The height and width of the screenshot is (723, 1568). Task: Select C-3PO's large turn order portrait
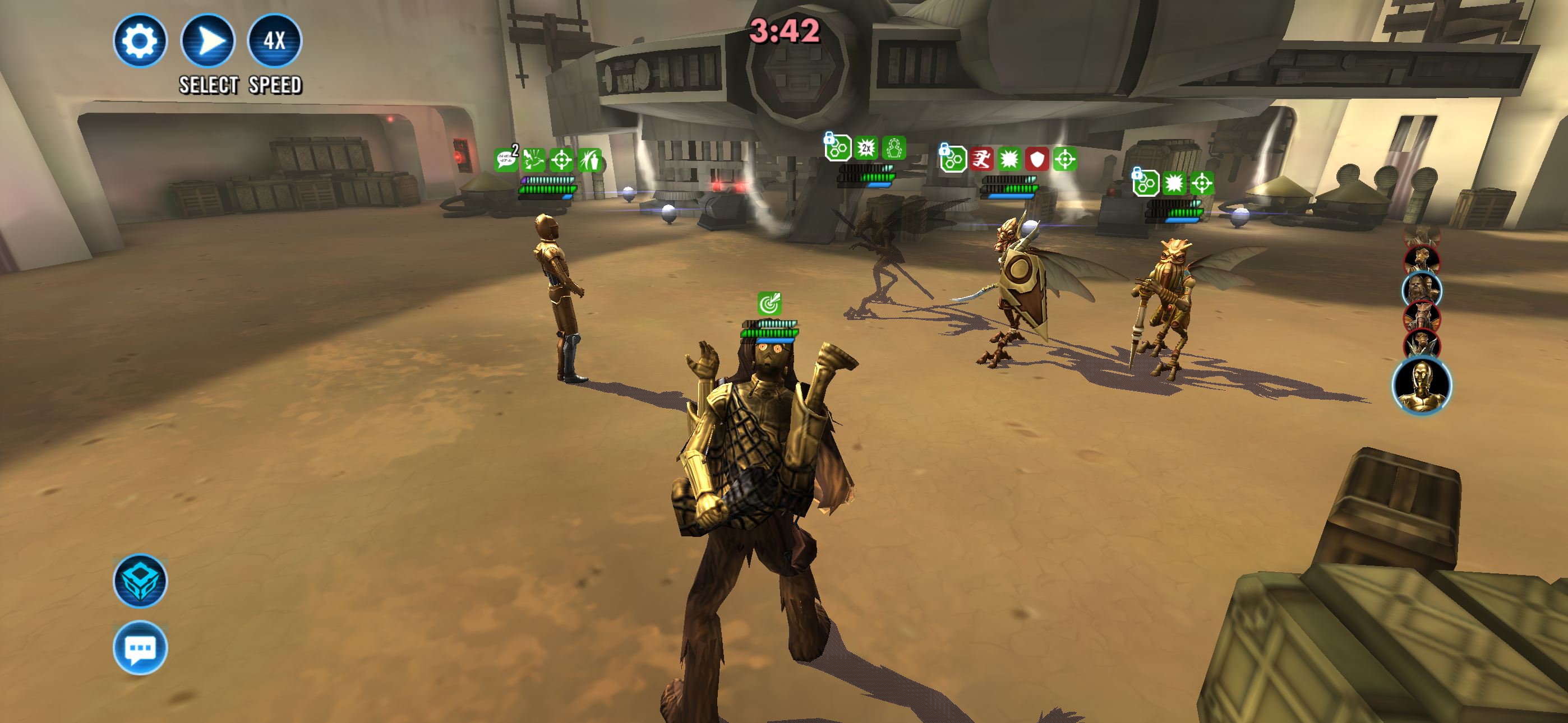coord(1422,387)
